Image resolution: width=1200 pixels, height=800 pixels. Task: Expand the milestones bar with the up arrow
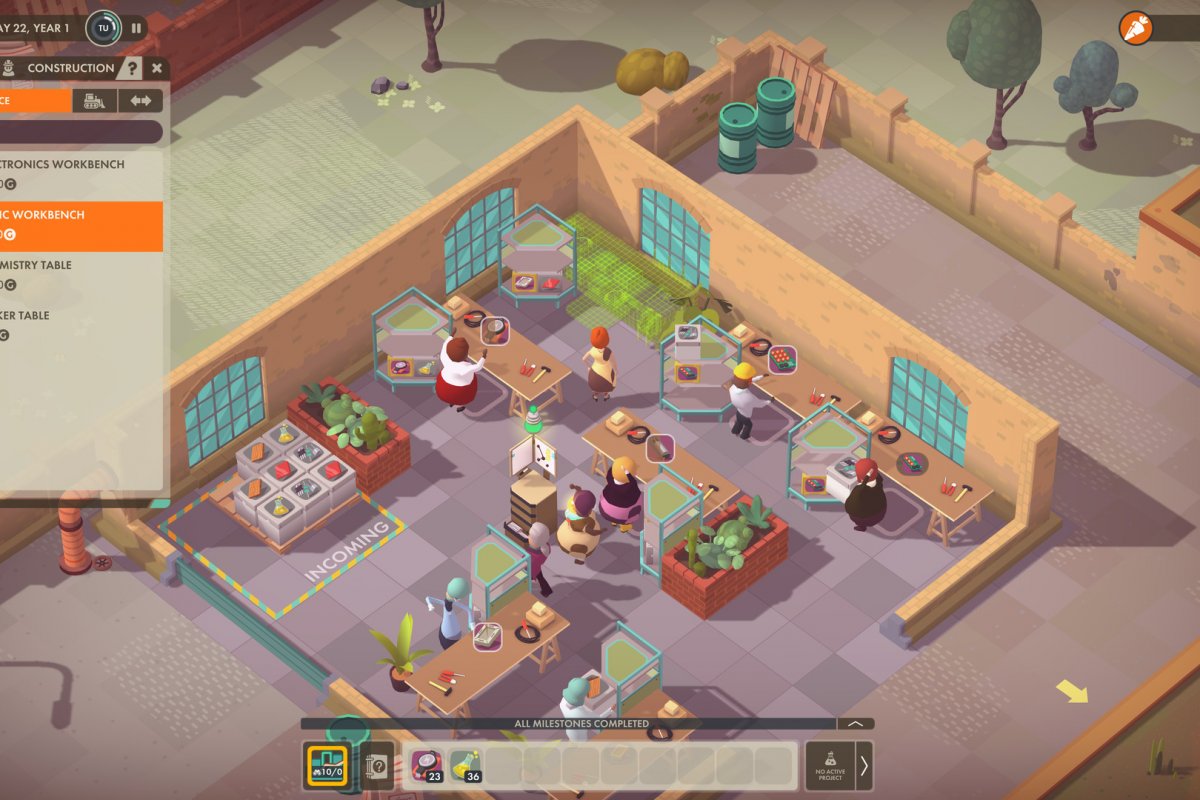(x=855, y=723)
